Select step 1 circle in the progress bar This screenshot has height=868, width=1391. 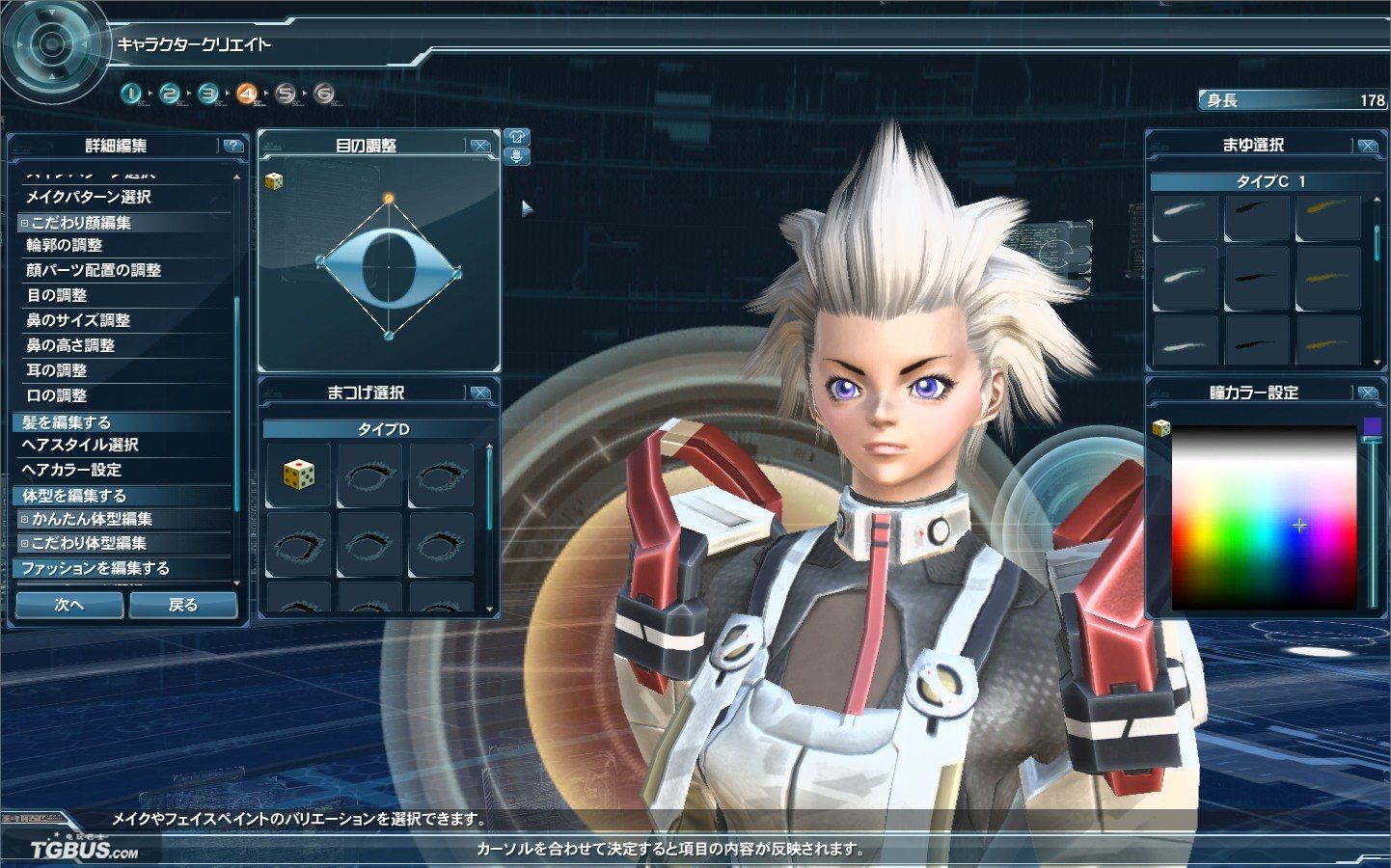coord(132,94)
